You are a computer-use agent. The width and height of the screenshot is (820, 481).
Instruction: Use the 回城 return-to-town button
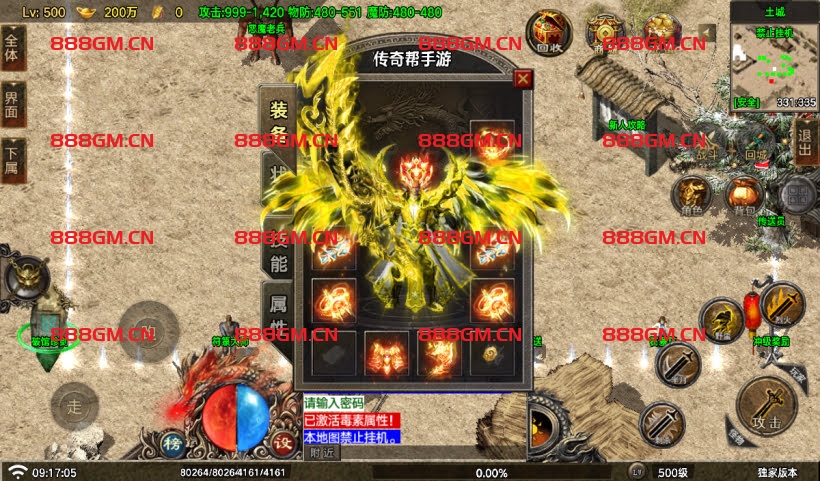pyautogui.click(x=757, y=148)
